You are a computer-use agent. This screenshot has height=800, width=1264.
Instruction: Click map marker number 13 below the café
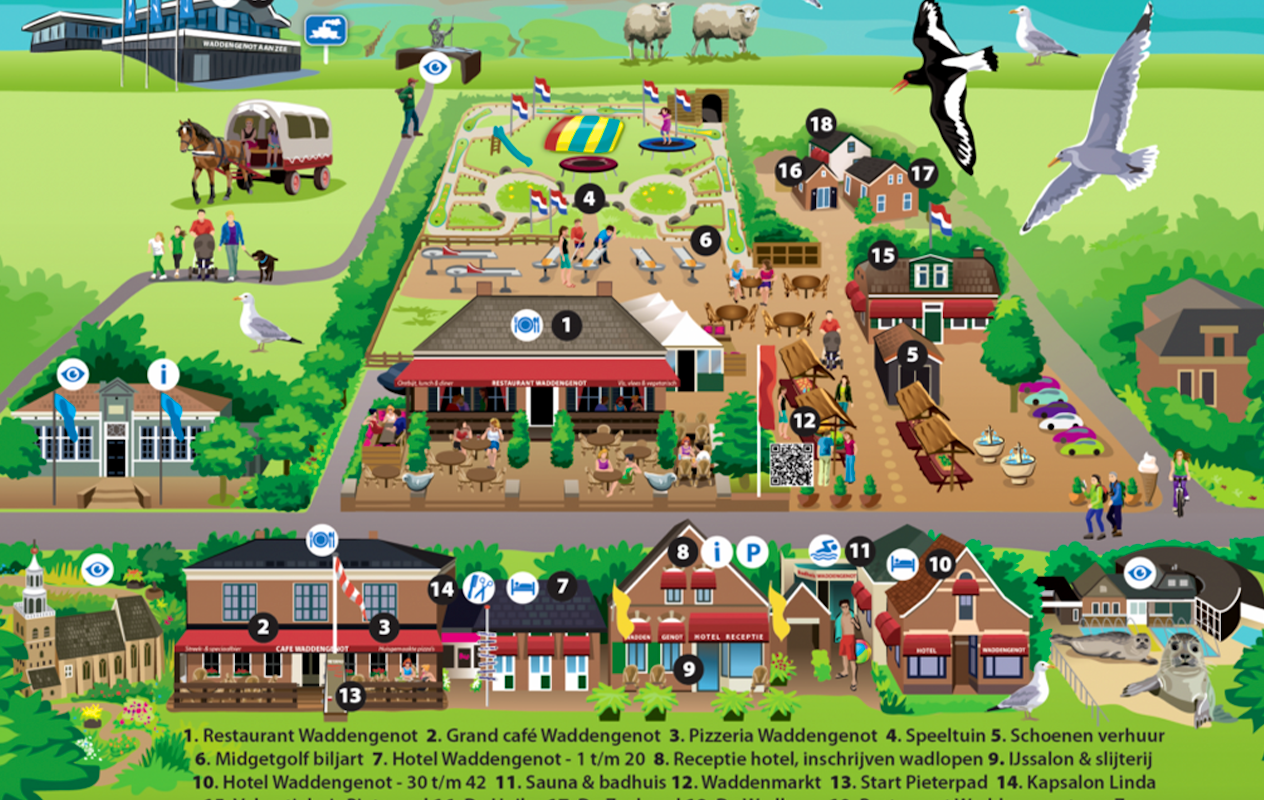pos(350,696)
